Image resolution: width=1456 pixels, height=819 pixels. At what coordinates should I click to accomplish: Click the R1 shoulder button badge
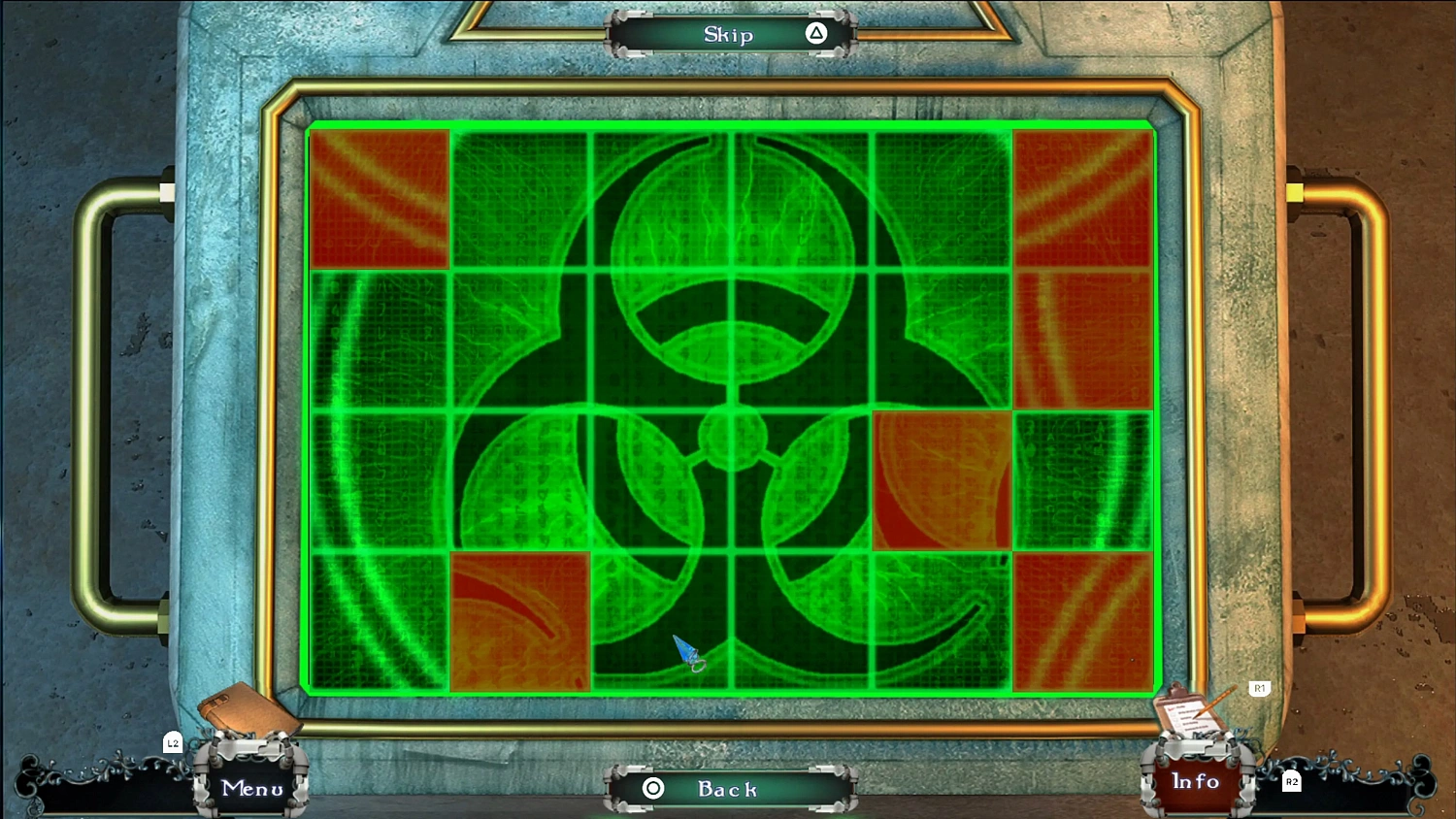point(1259,689)
